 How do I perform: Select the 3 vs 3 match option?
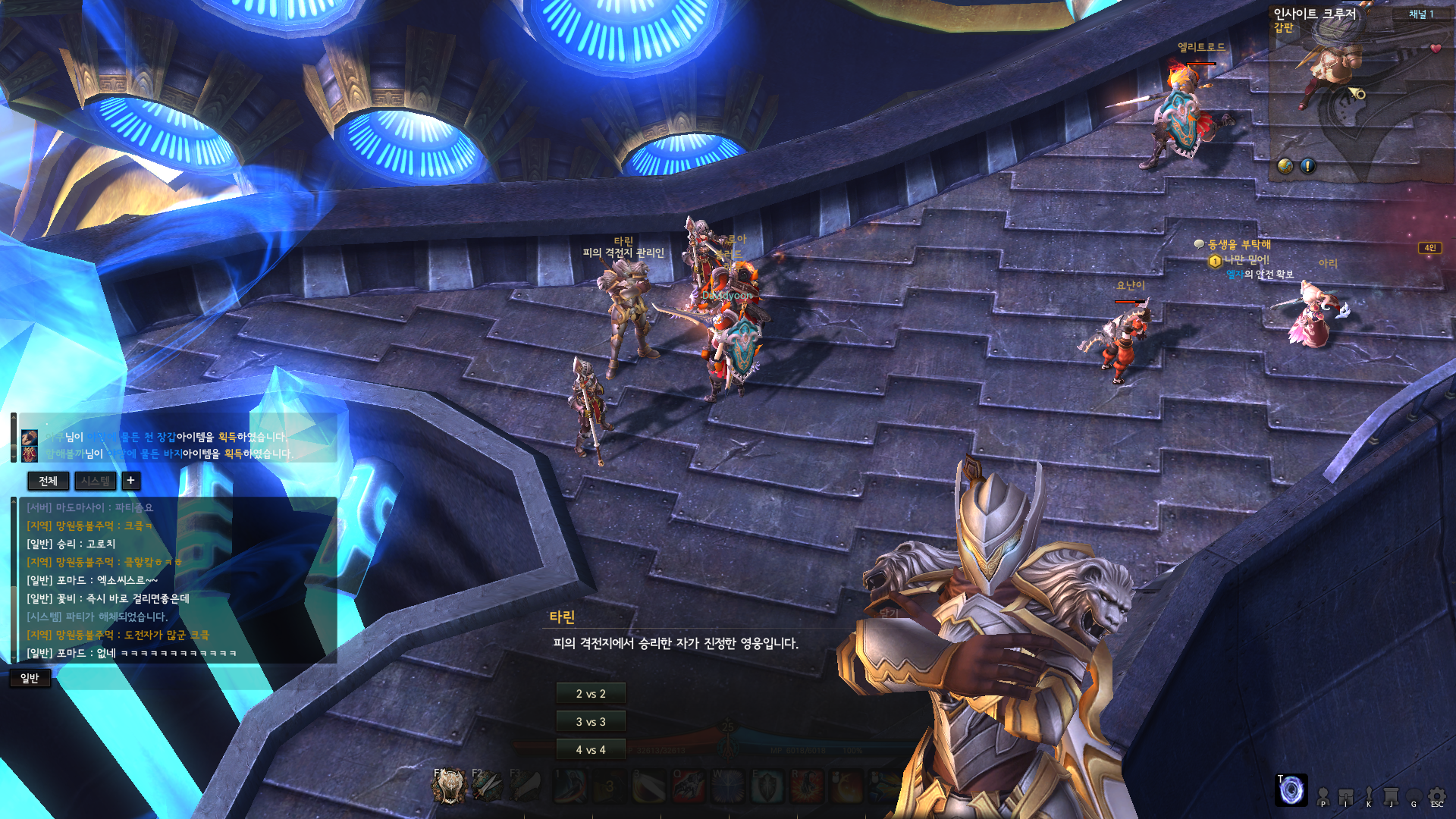591,722
